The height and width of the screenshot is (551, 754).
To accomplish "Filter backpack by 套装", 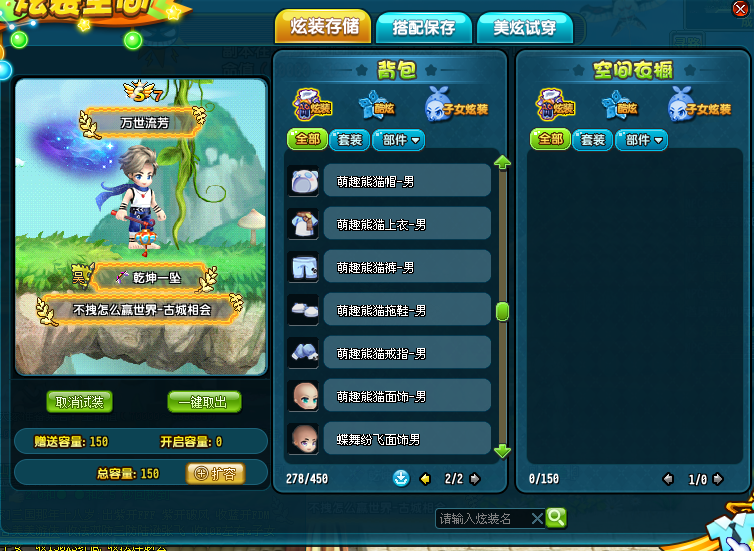I will [351, 140].
